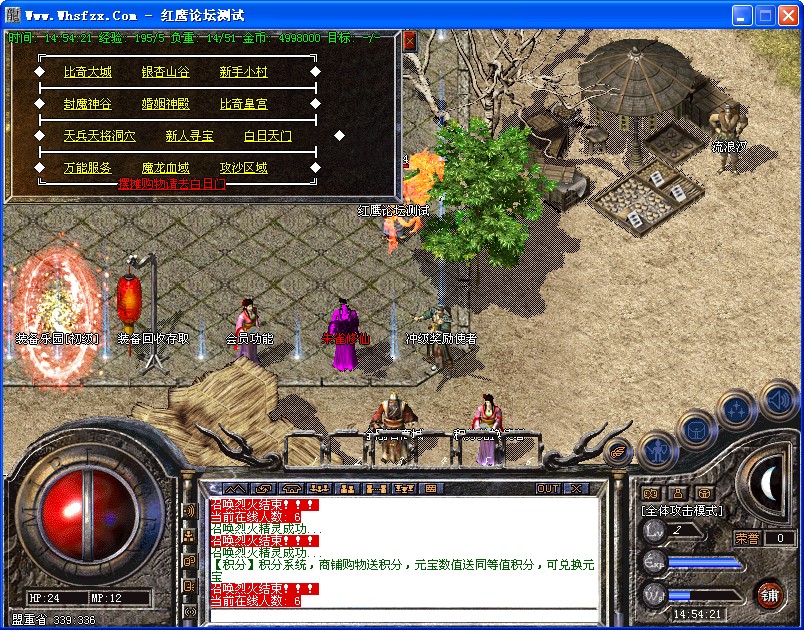
Task: Open the skills sparkle icon
Action: [737, 409]
